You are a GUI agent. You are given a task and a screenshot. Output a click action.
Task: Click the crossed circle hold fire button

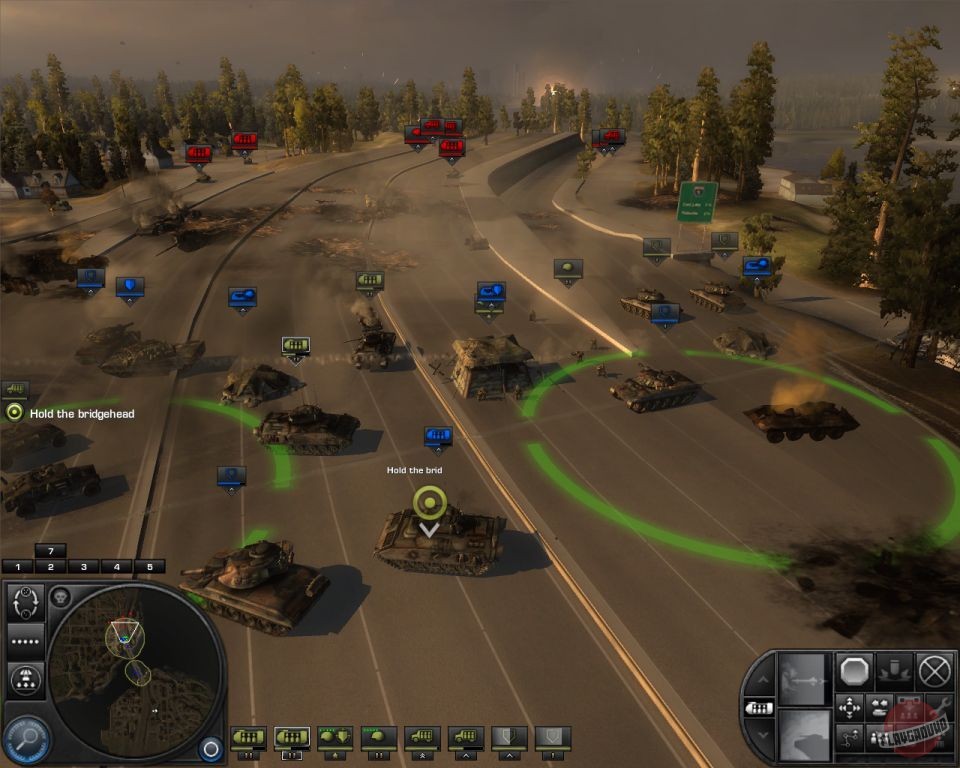pos(934,670)
